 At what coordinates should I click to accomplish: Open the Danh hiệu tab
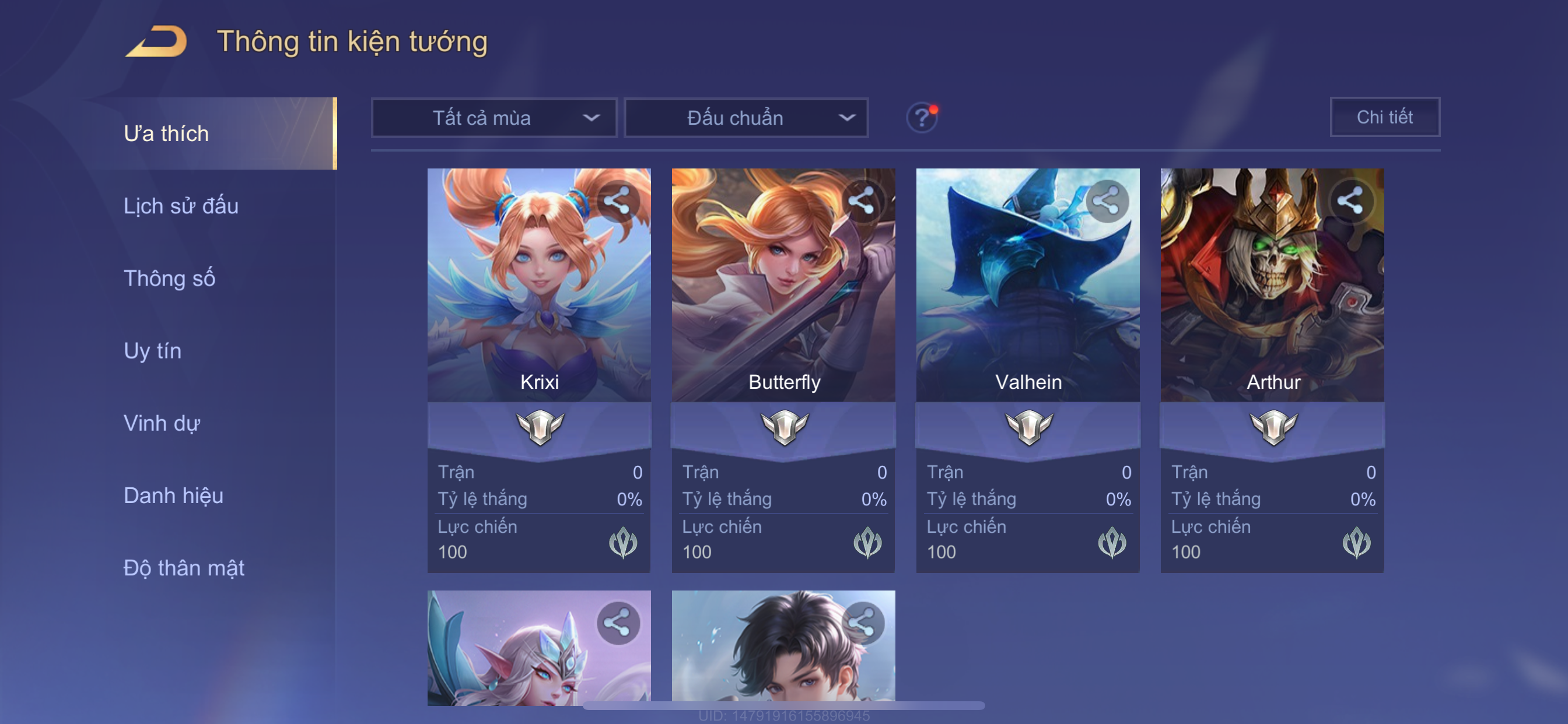pos(173,495)
